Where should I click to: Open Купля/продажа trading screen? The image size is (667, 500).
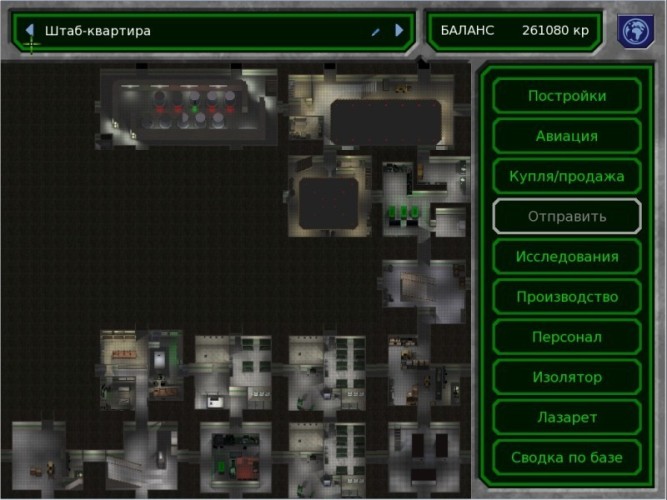[x=566, y=176]
